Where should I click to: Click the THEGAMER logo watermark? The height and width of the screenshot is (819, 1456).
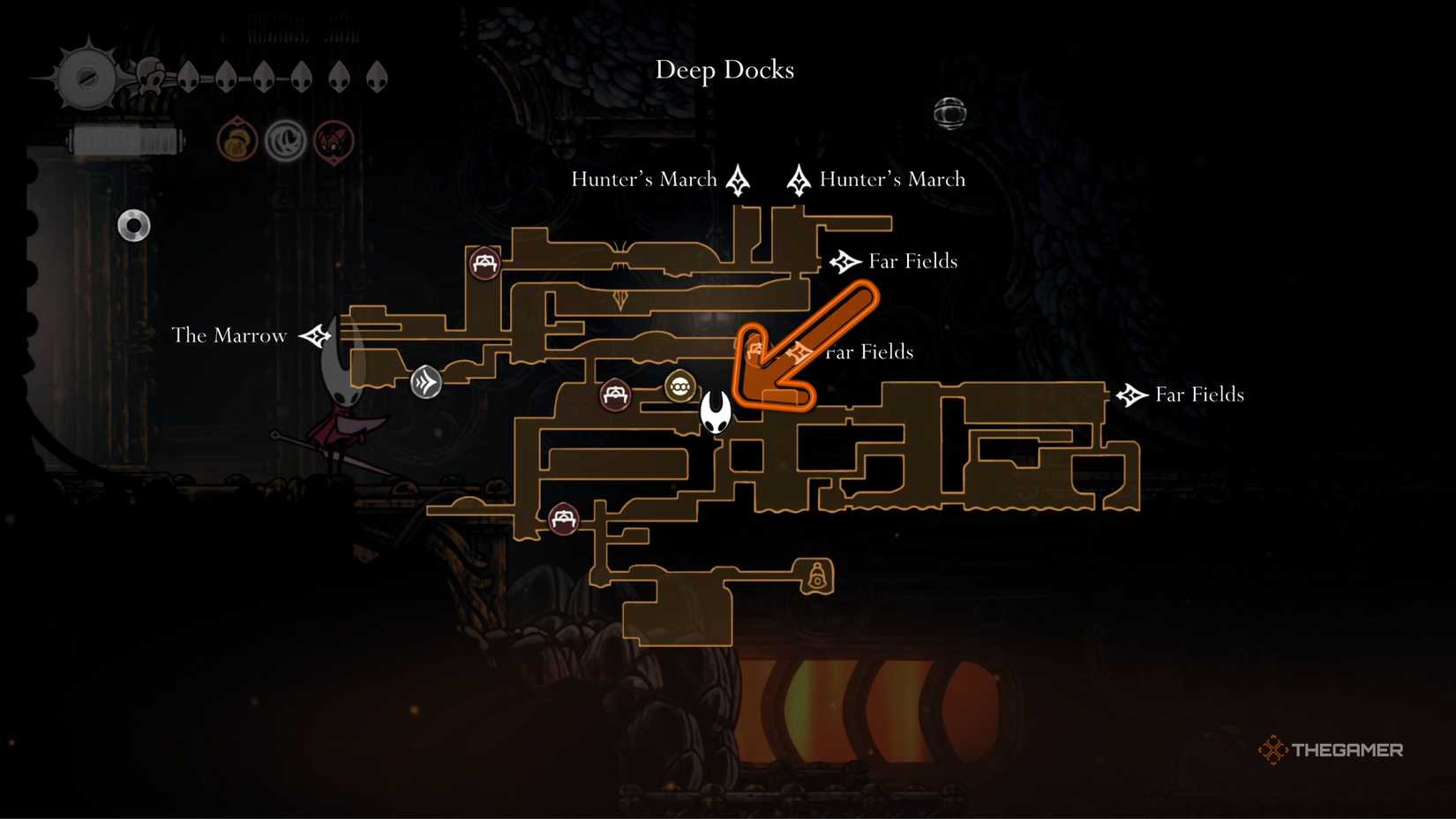1332,749
